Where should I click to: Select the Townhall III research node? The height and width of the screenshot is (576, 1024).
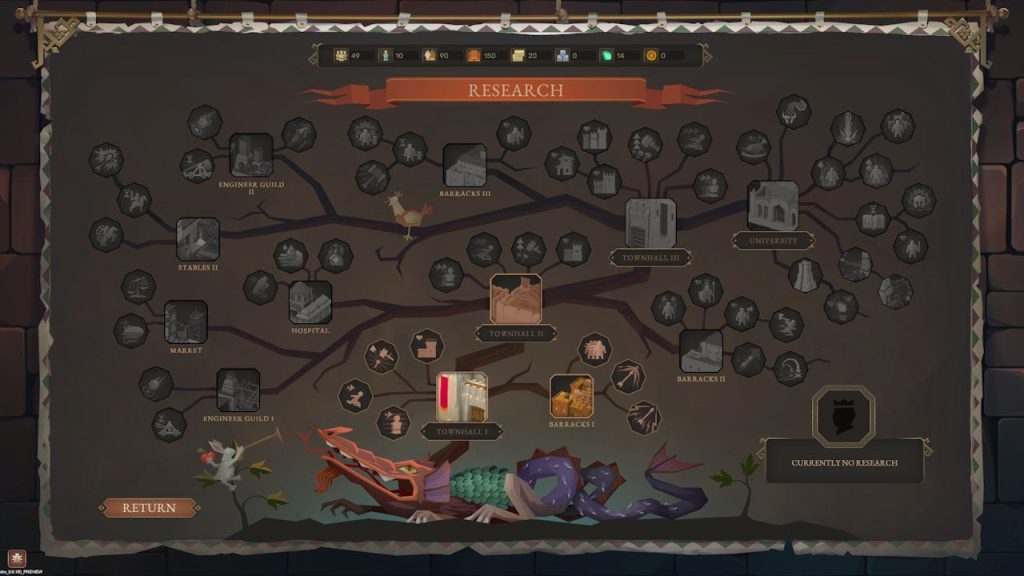point(651,223)
